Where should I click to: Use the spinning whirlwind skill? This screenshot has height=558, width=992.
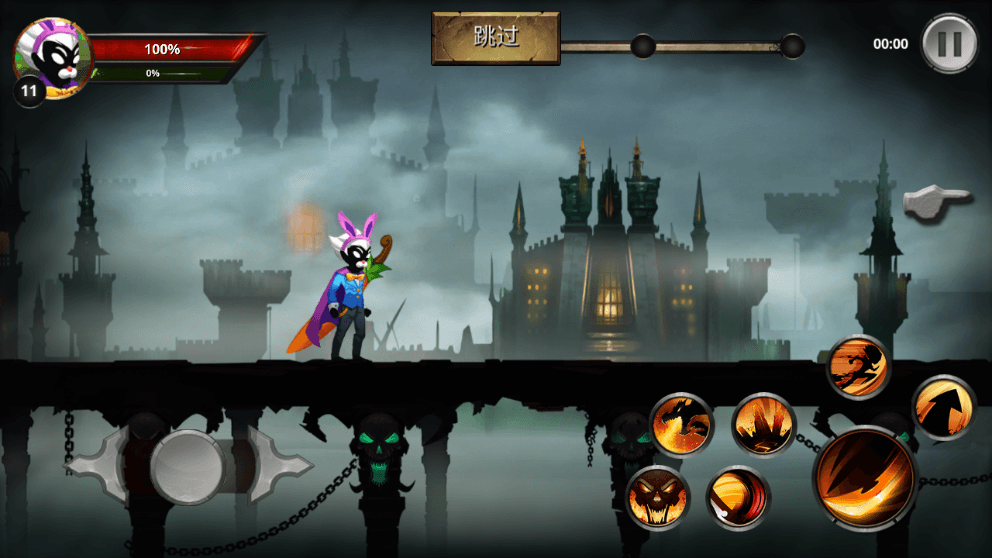(x=737, y=497)
